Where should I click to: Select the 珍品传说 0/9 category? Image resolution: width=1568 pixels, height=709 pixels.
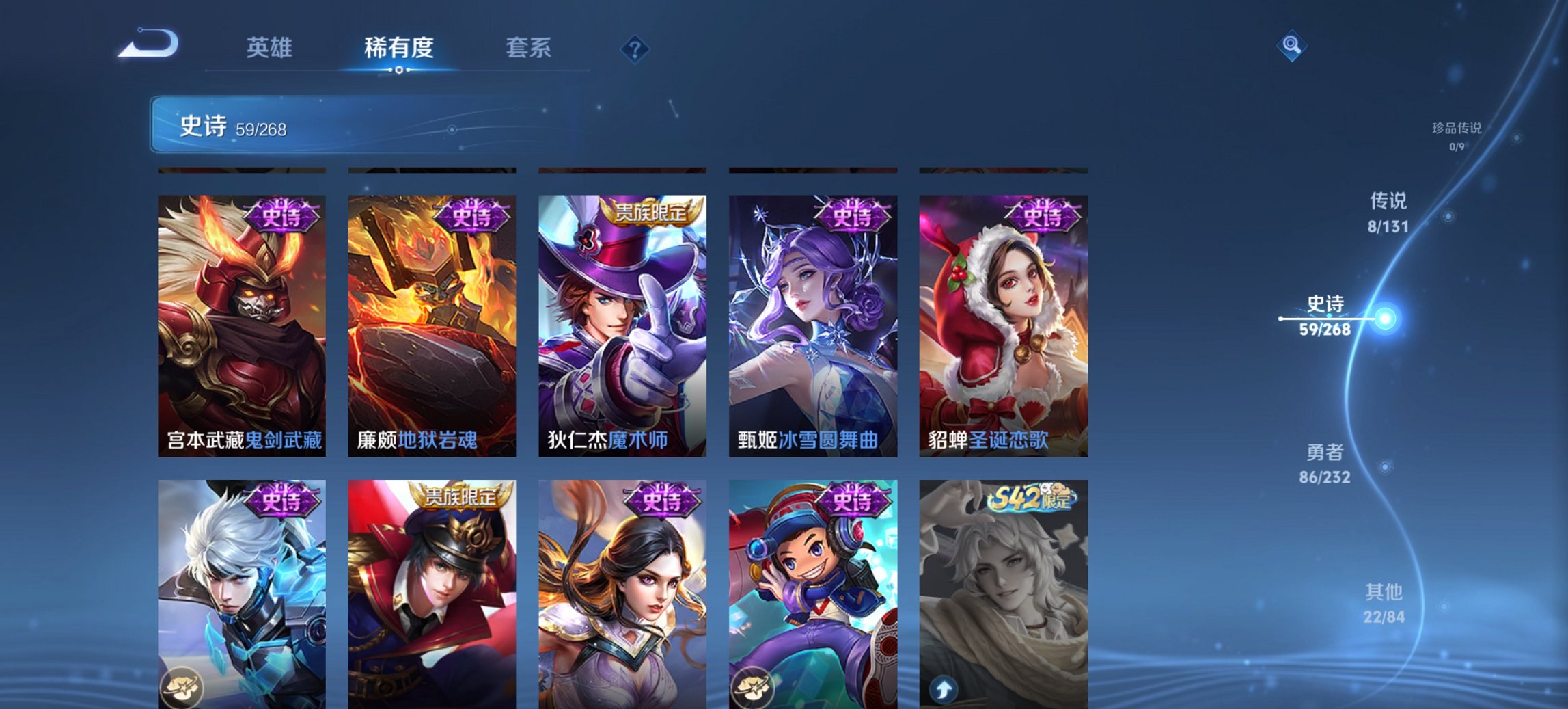[x=1455, y=134]
